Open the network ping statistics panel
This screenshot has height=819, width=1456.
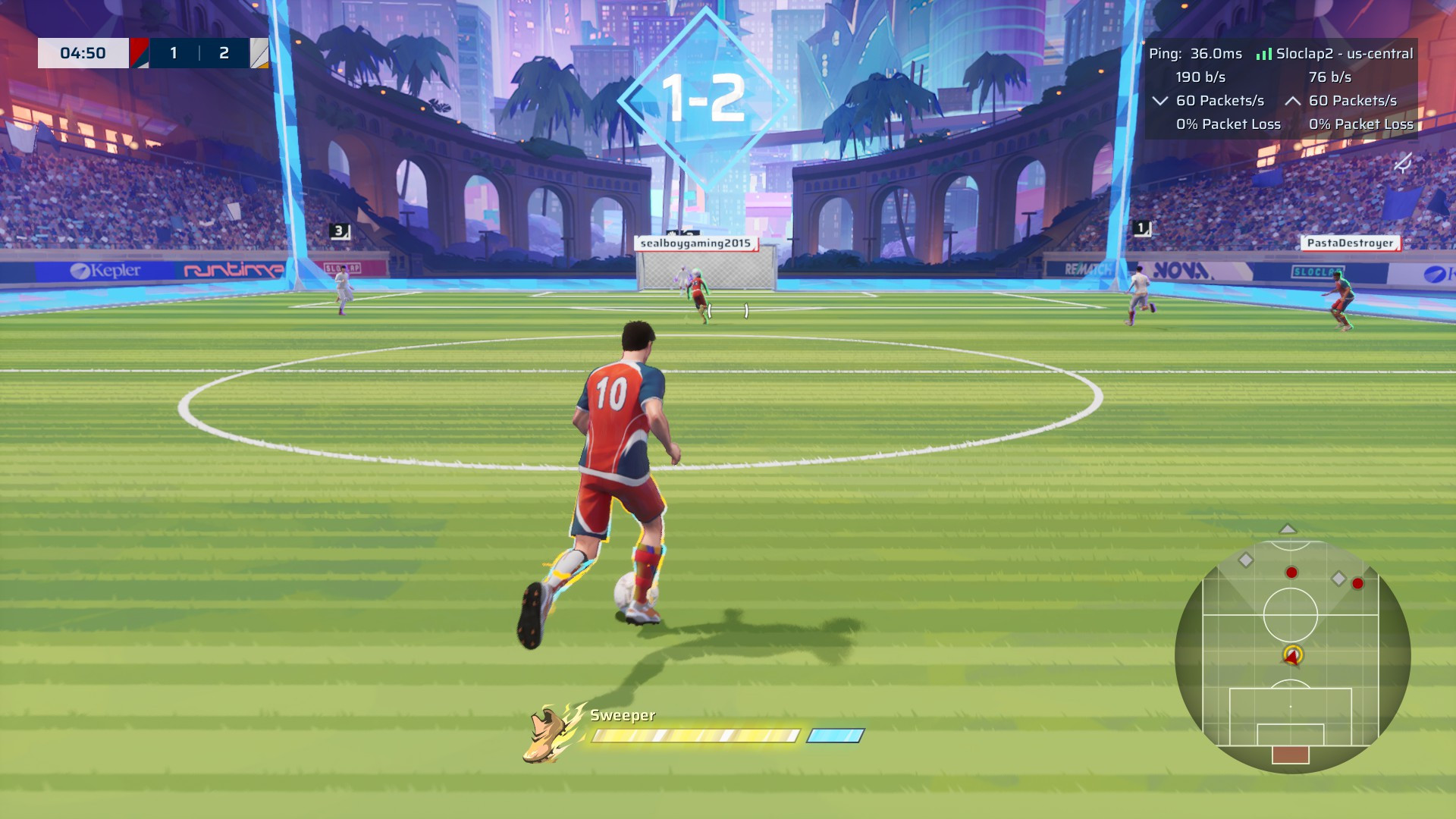pos(1280,89)
